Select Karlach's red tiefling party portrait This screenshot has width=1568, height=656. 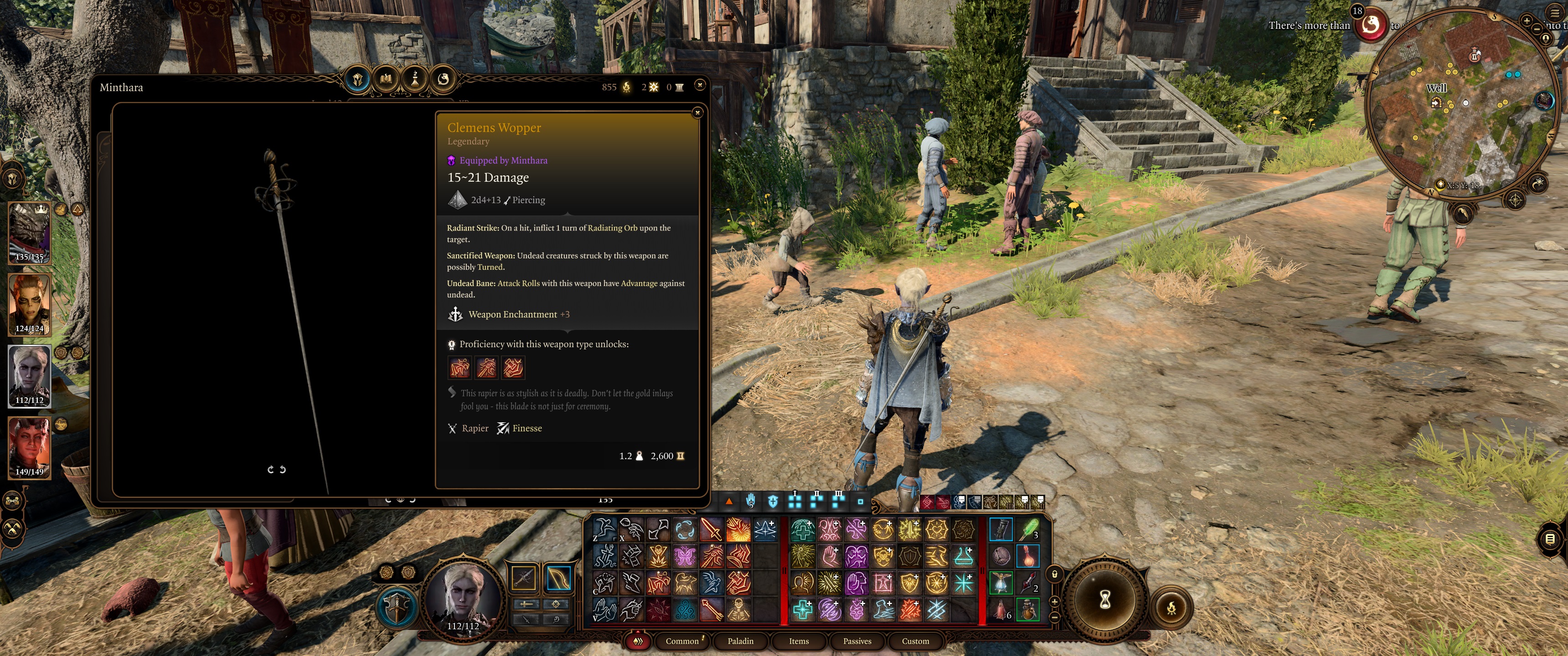click(29, 447)
